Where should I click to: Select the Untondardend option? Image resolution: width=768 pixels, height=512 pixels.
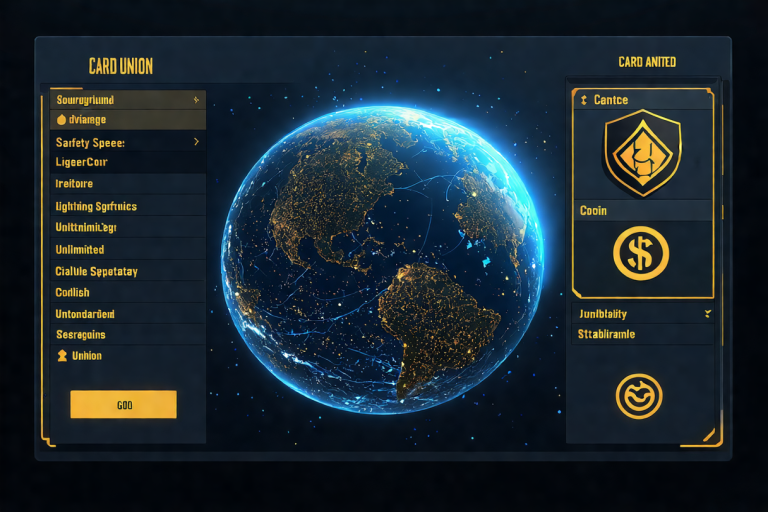tap(127, 314)
